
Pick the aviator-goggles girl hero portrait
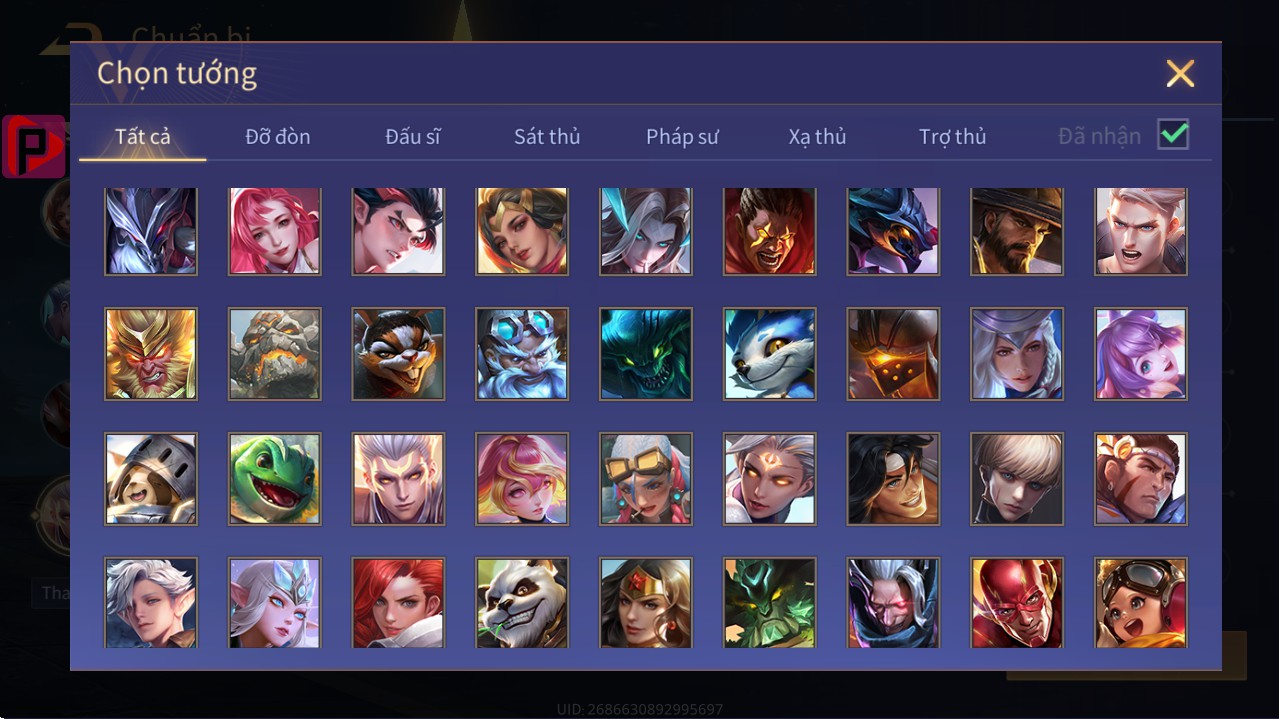coord(1141,603)
